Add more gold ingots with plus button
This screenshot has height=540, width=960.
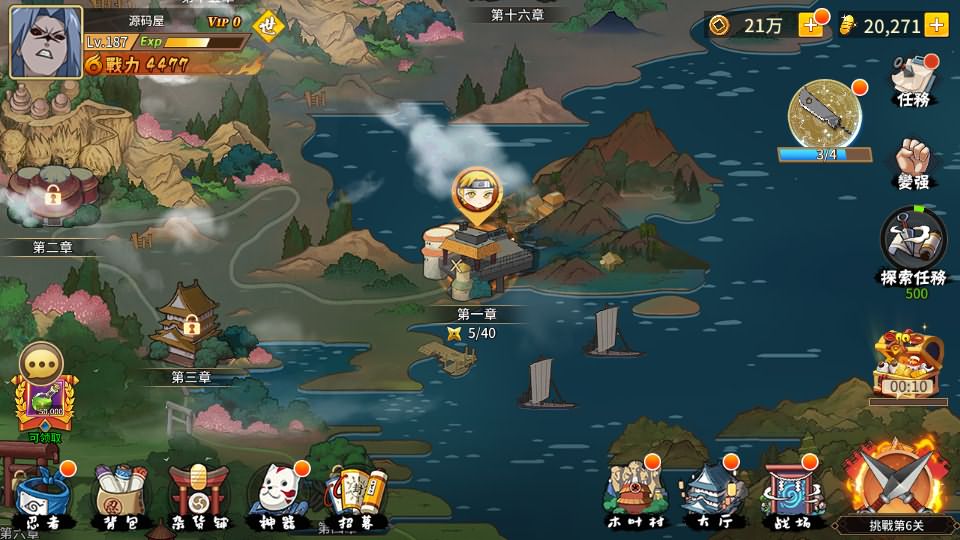pos(936,26)
